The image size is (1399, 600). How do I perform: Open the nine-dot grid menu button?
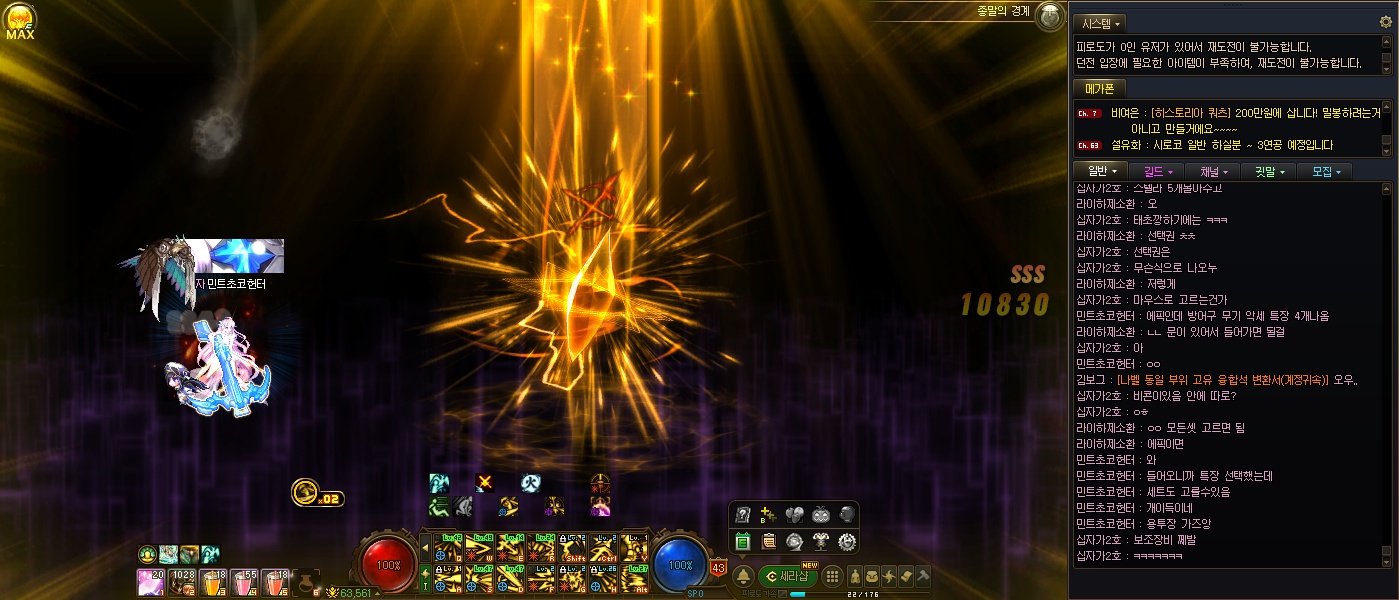click(x=831, y=575)
